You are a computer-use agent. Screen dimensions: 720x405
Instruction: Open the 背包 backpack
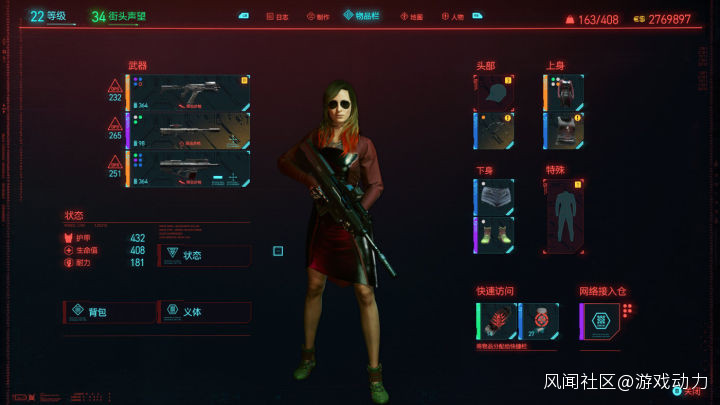108,312
